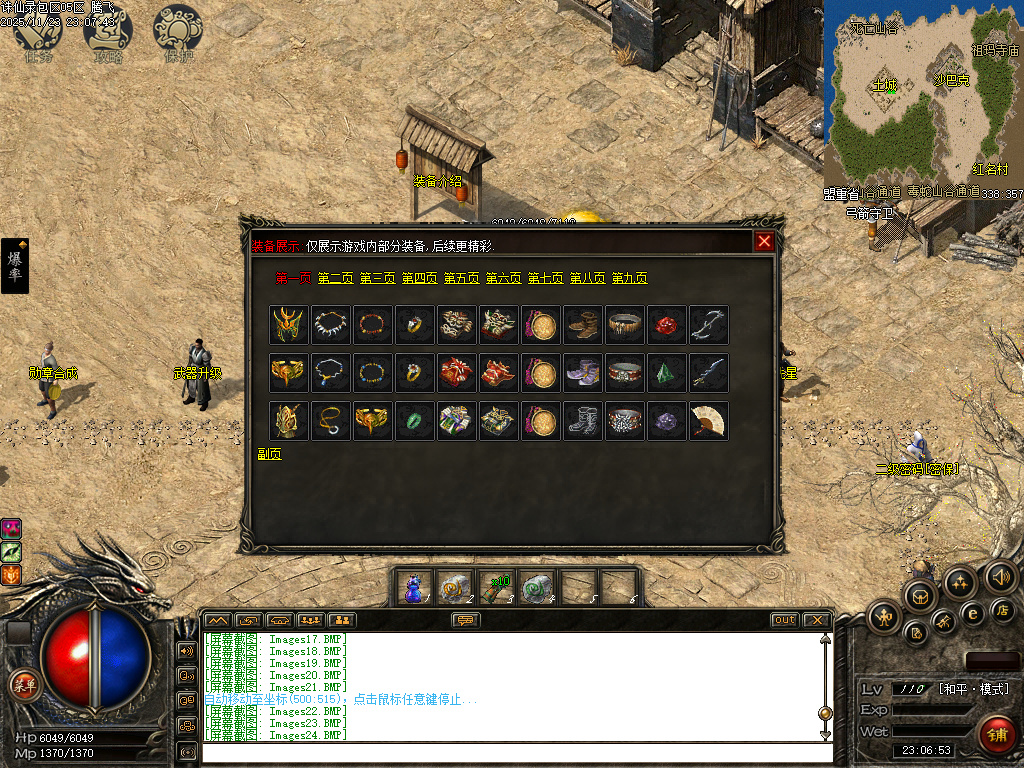Close the chat panel with X
The image size is (1024, 768).
(816, 620)
